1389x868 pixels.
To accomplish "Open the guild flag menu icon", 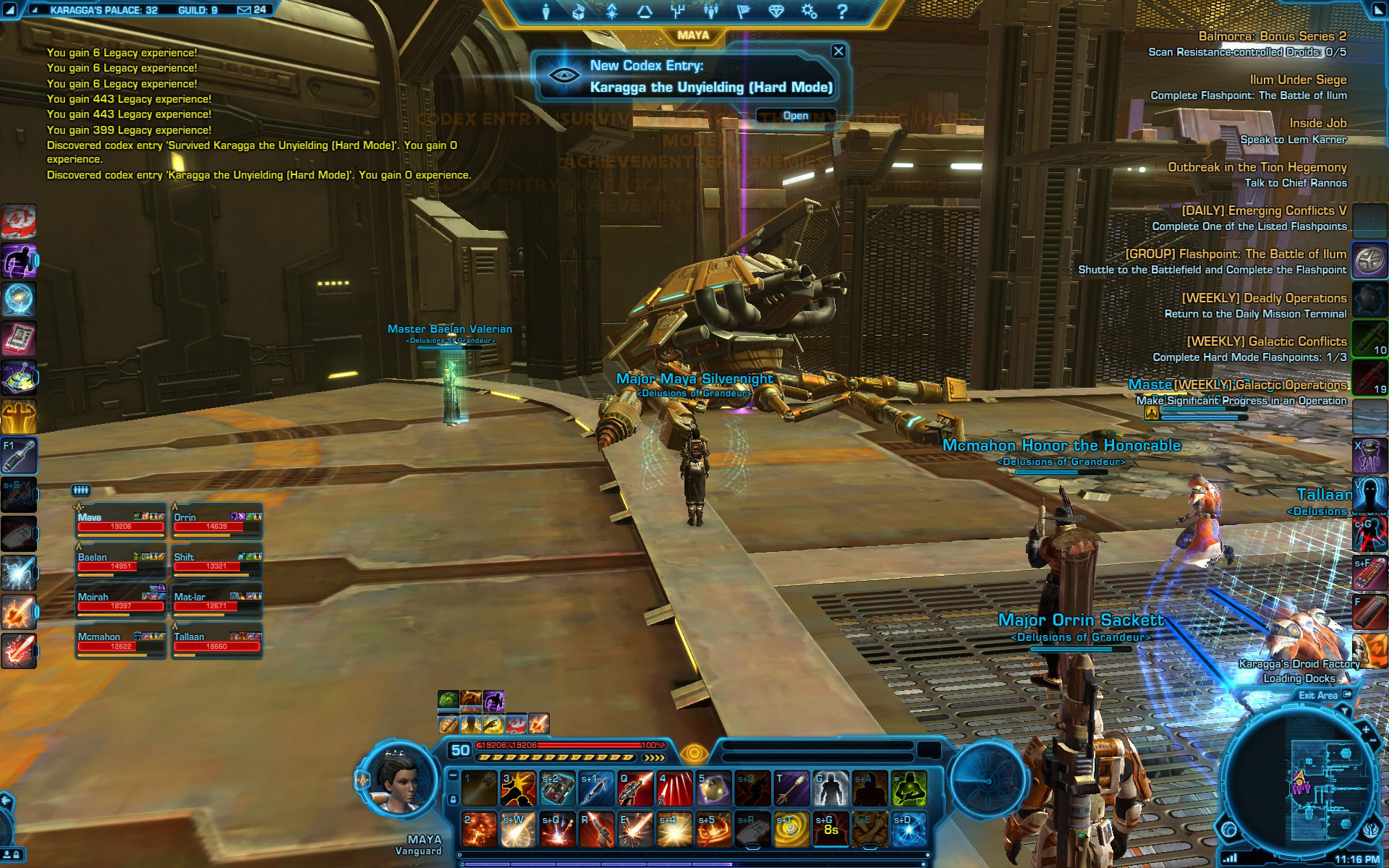I will click(x=743, y=12).
